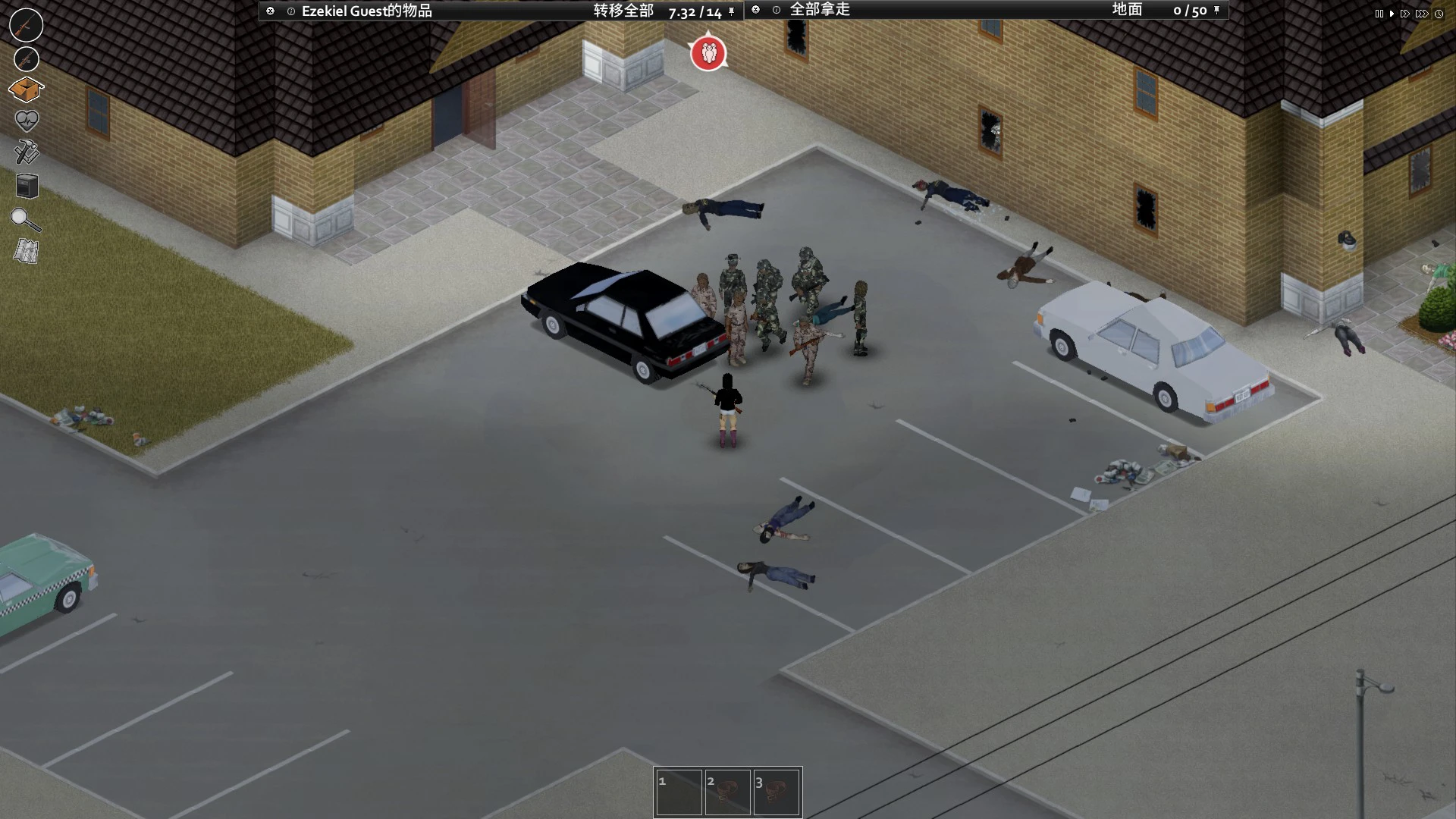Close the Ezekiel Guest inventory panel

pos(270,11)
